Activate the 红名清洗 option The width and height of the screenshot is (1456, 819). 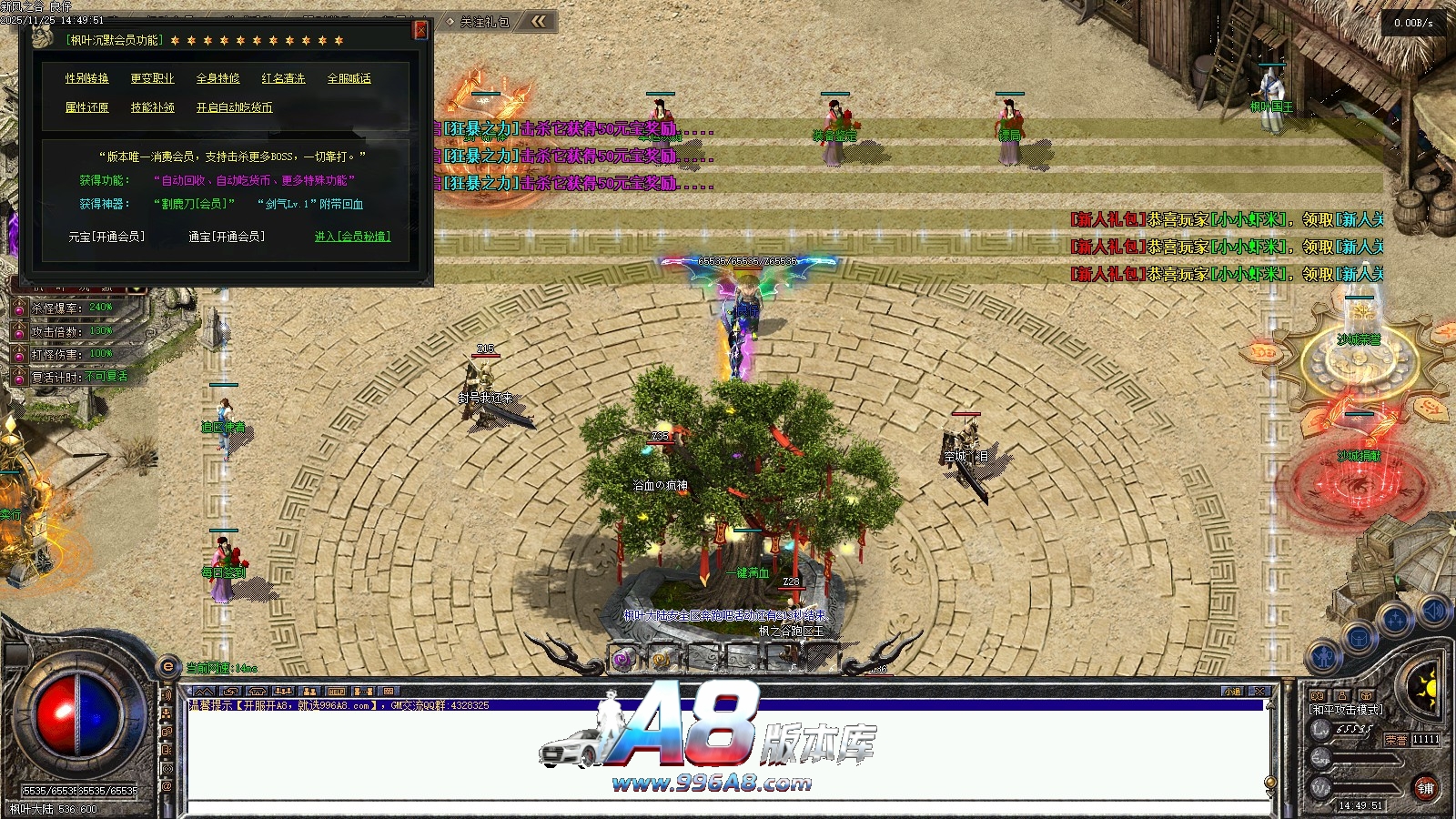click(283, 79)
